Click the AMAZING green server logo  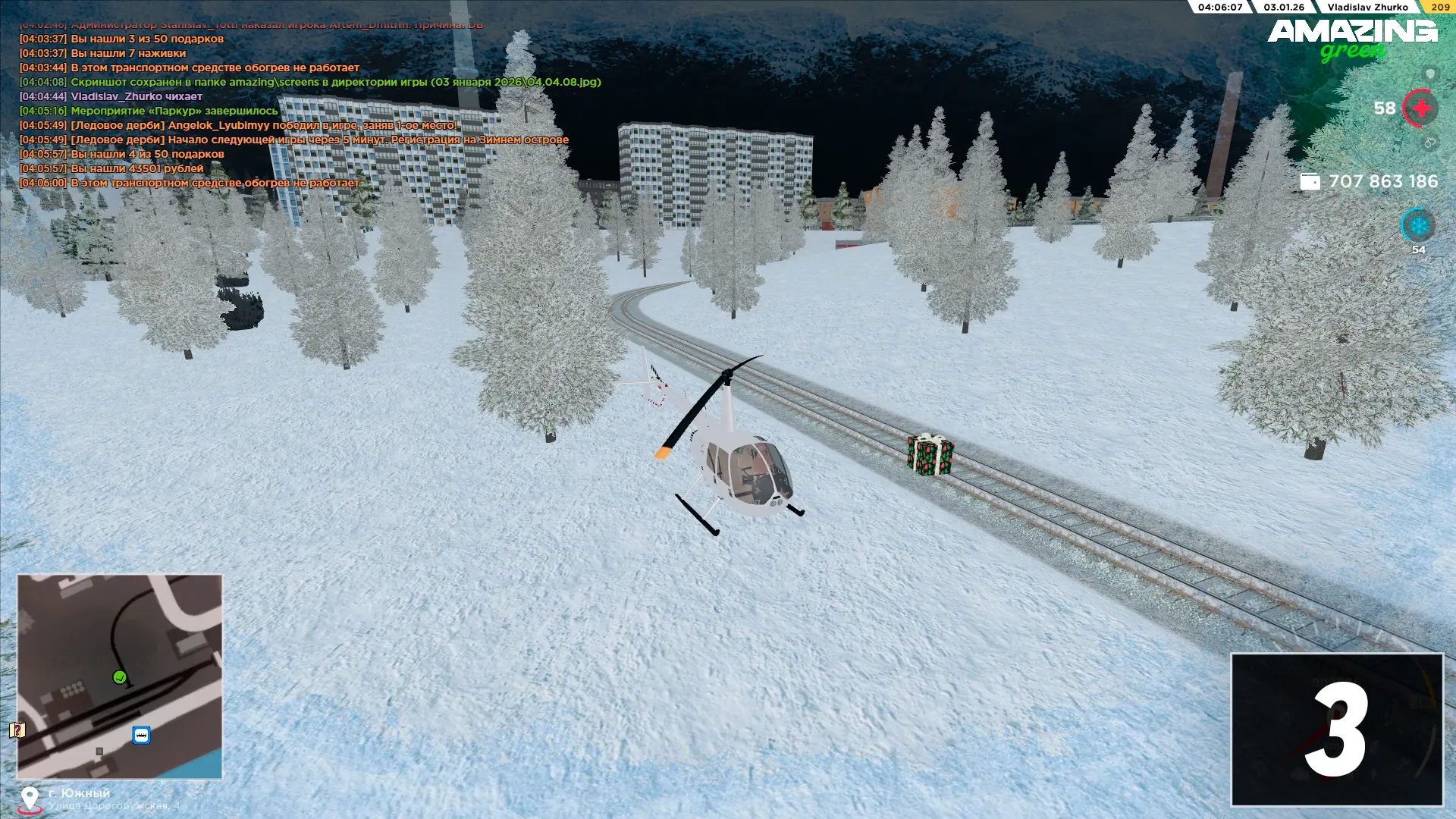pyautogui.click(x=1352, y=39)
